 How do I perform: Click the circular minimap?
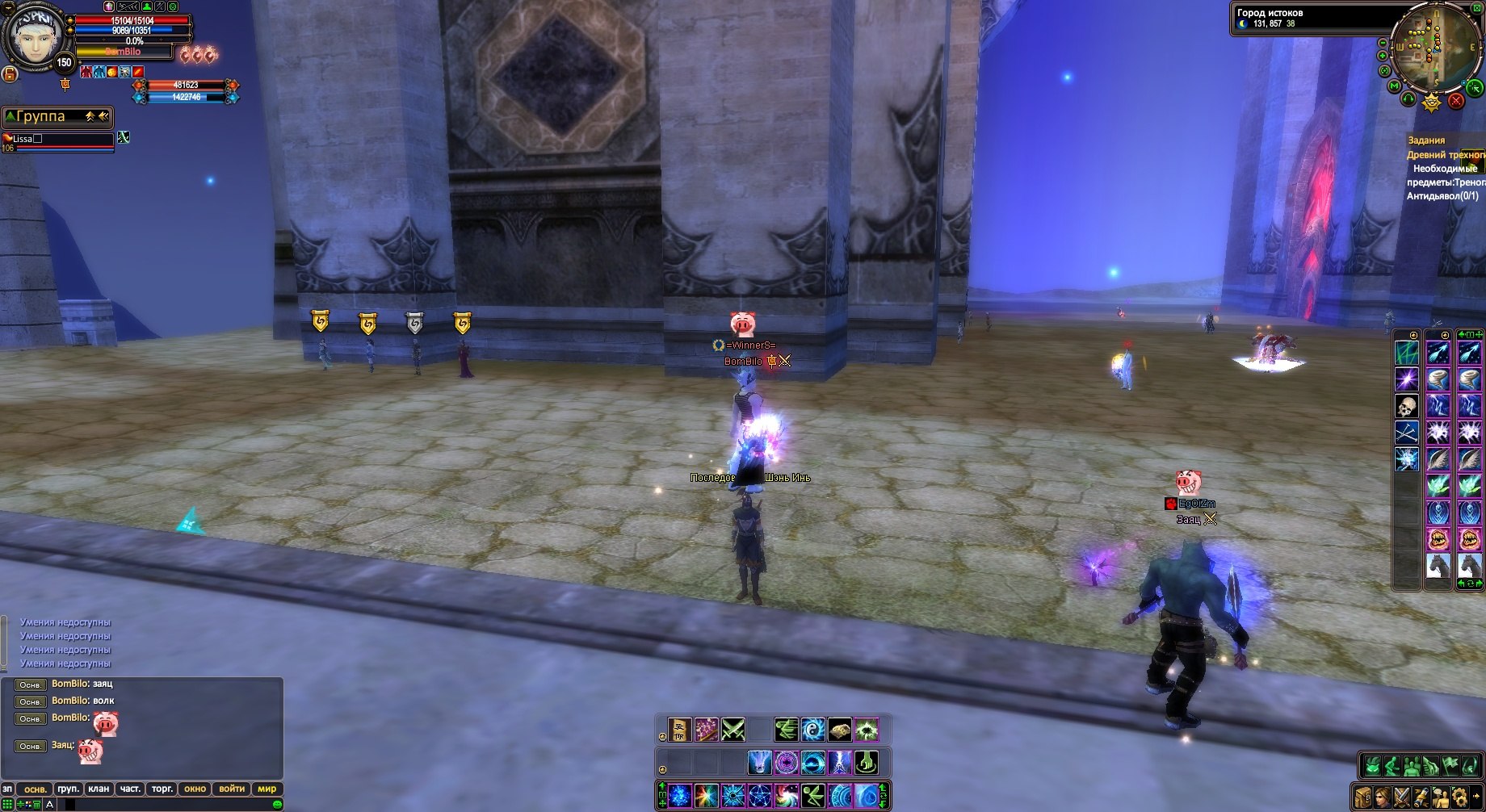click(1431, 47)
